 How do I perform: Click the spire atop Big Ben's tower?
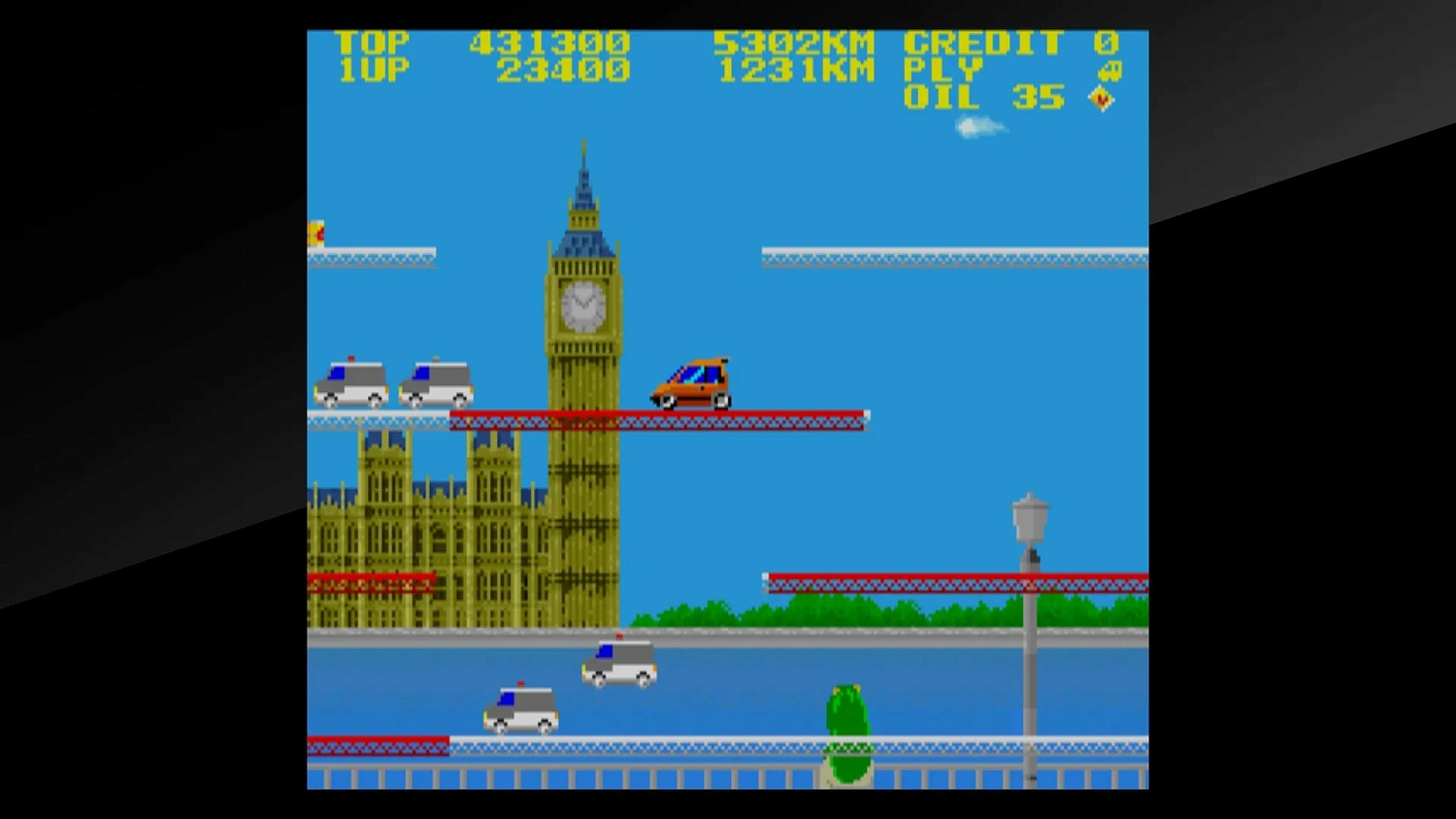point(583,155)
